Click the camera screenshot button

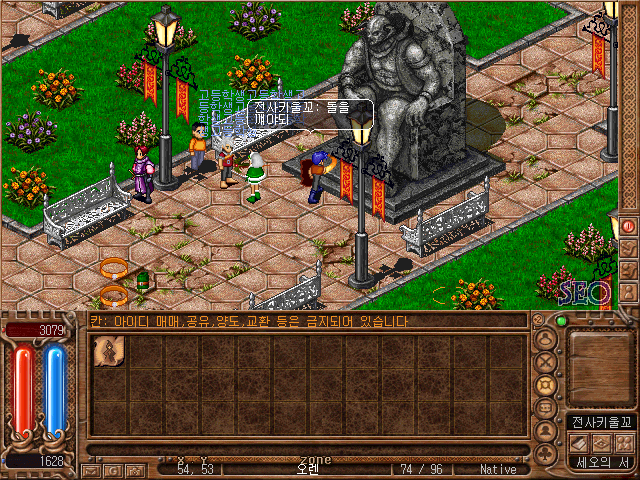tap(134, 469)
